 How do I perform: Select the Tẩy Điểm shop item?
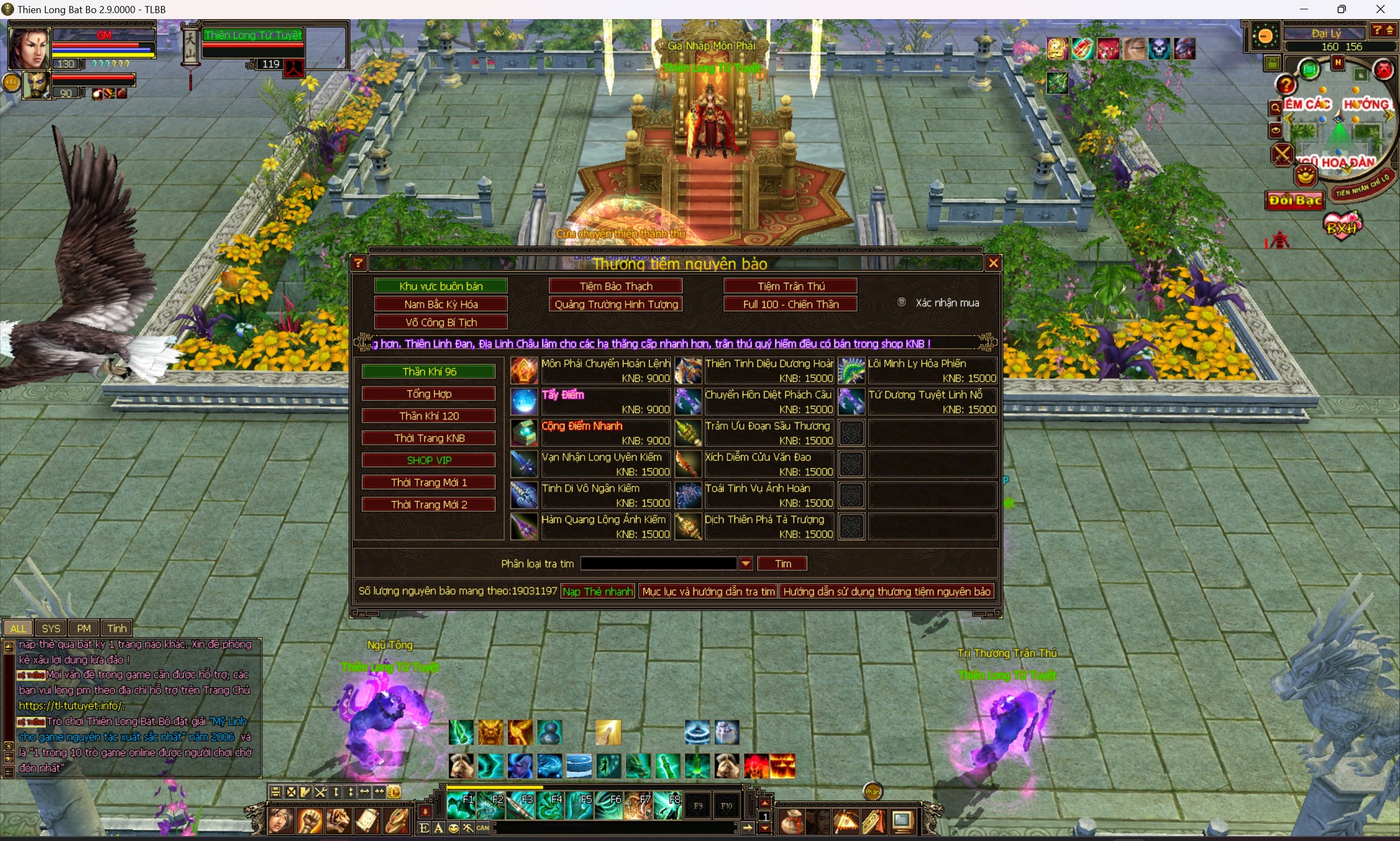coord(524,401)
